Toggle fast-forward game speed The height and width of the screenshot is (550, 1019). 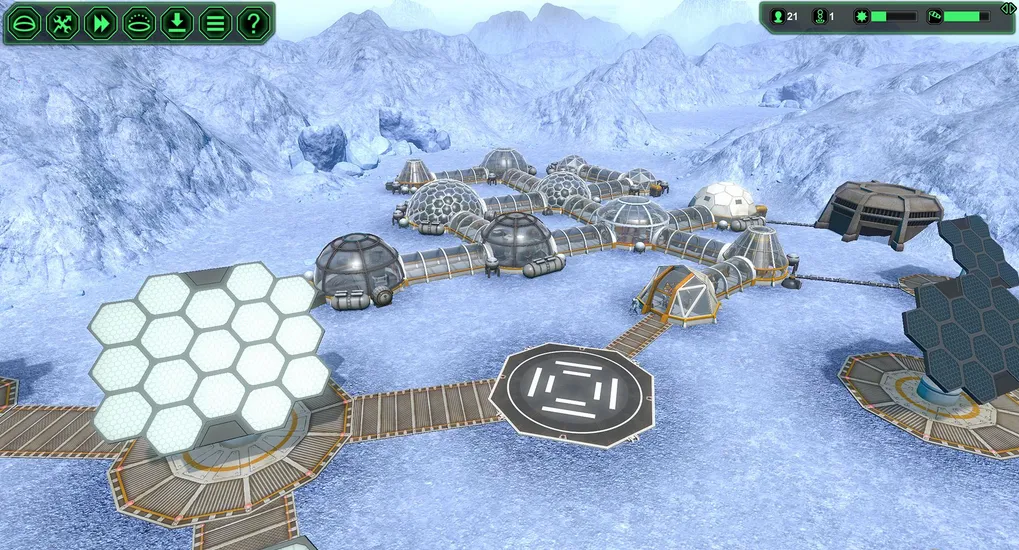[101, 22]
